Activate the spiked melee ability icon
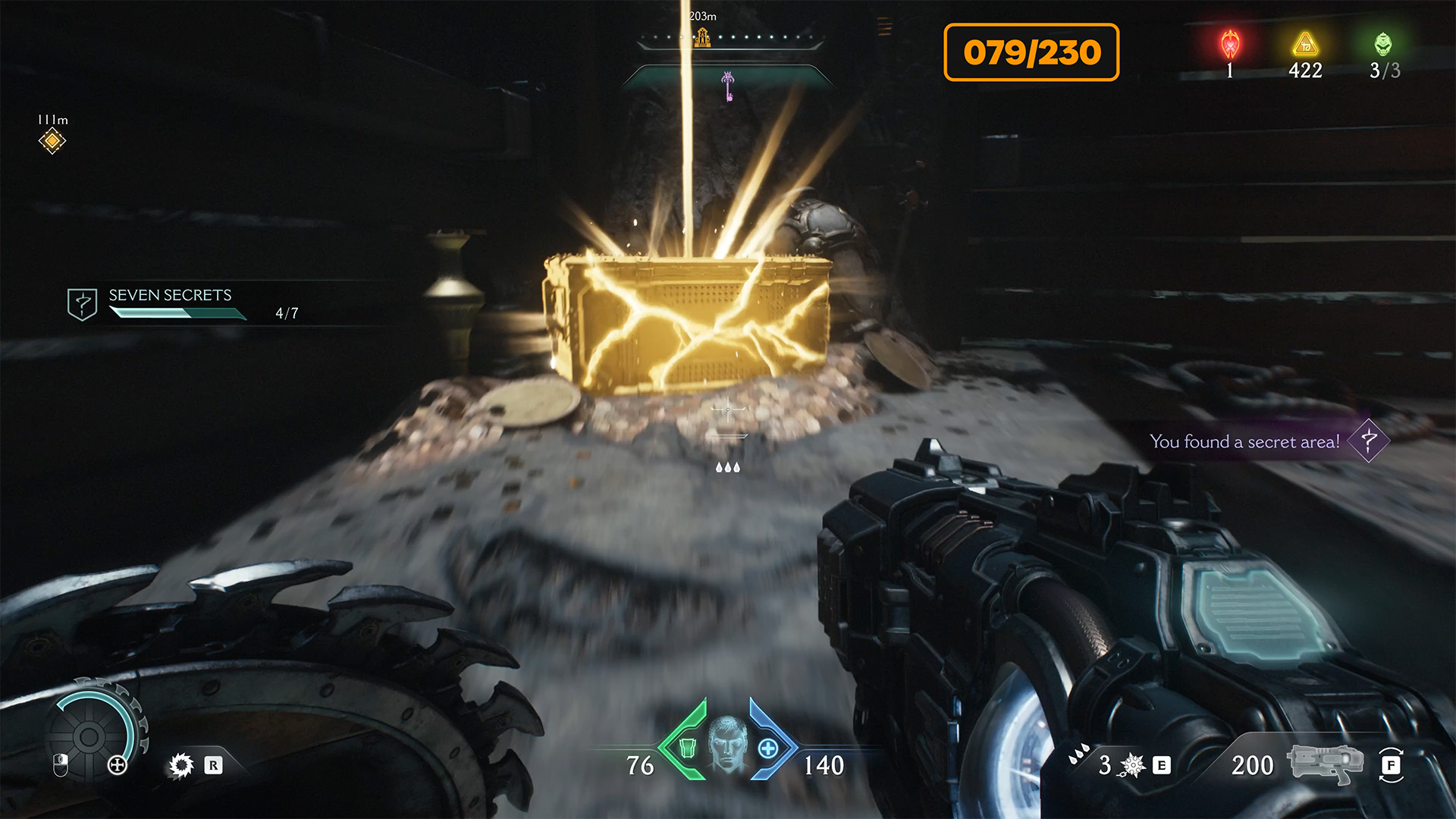Image resolution: width=1456 pixels, height=819 pixels. tap(1131, 765)
